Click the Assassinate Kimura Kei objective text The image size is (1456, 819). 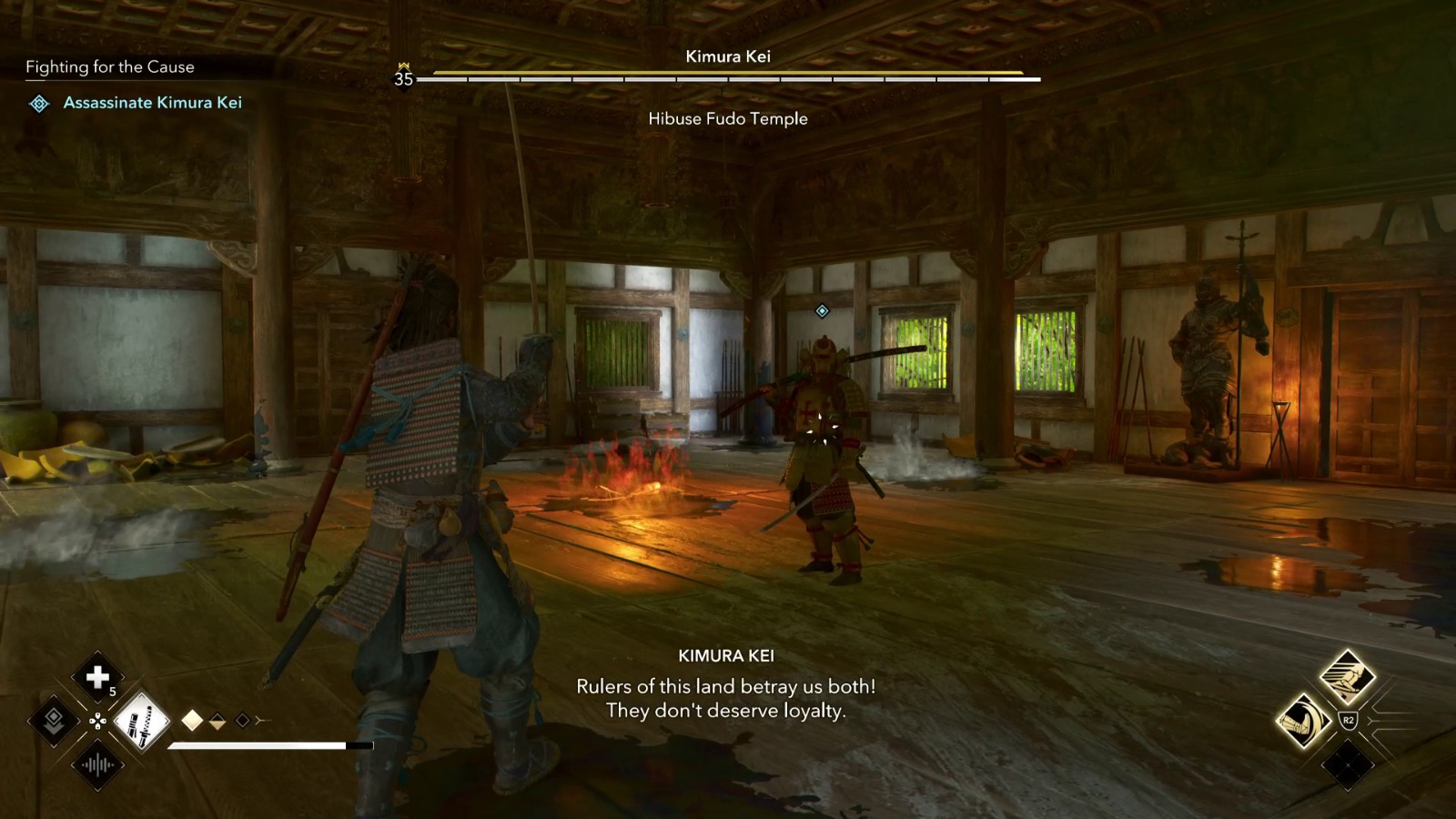pyautogui.click(x=152, y=103)
